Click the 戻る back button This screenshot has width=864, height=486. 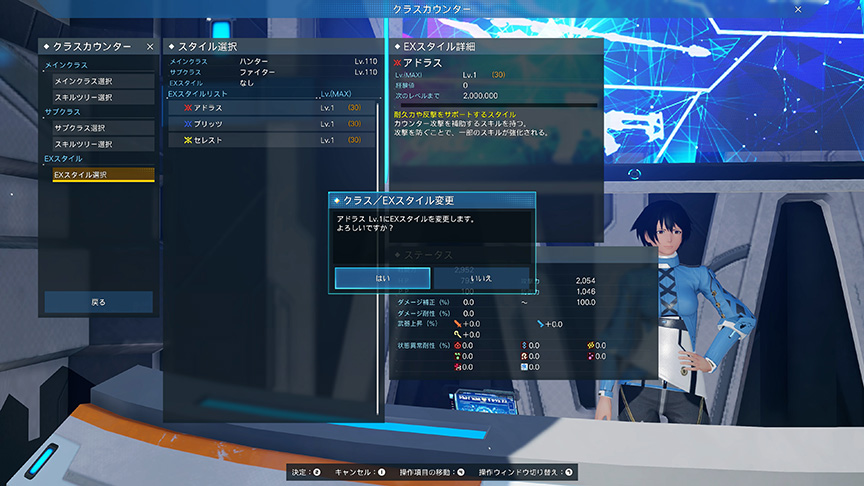pos(98,301)
